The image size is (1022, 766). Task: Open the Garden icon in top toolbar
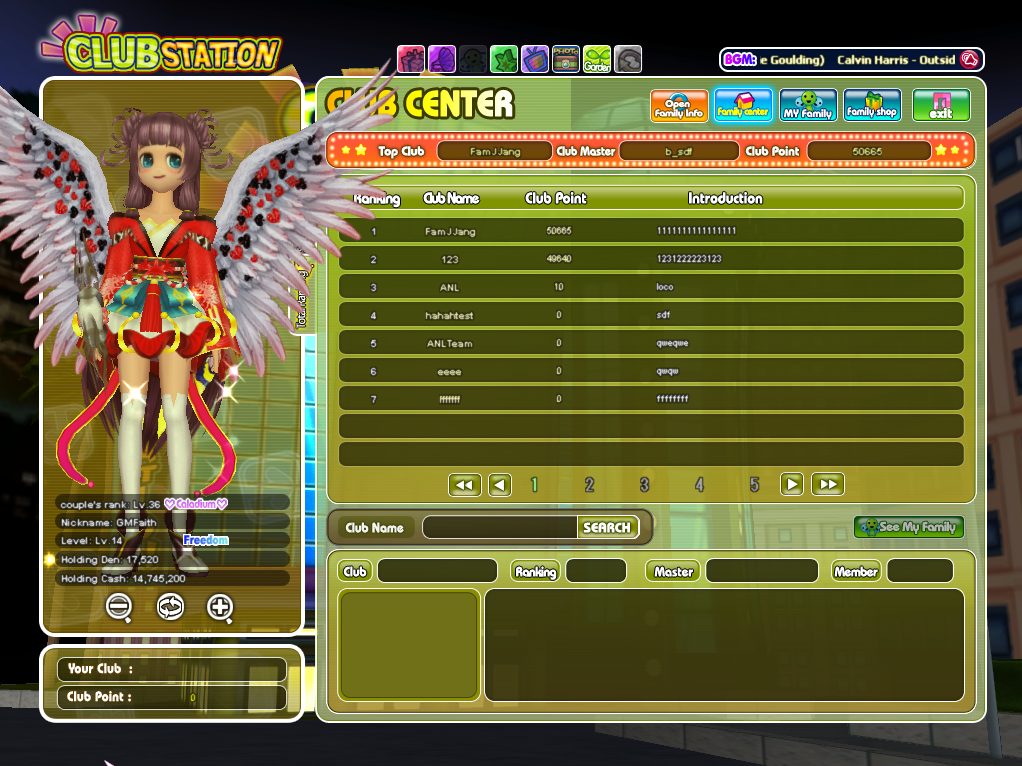click(x=597, y=59)
